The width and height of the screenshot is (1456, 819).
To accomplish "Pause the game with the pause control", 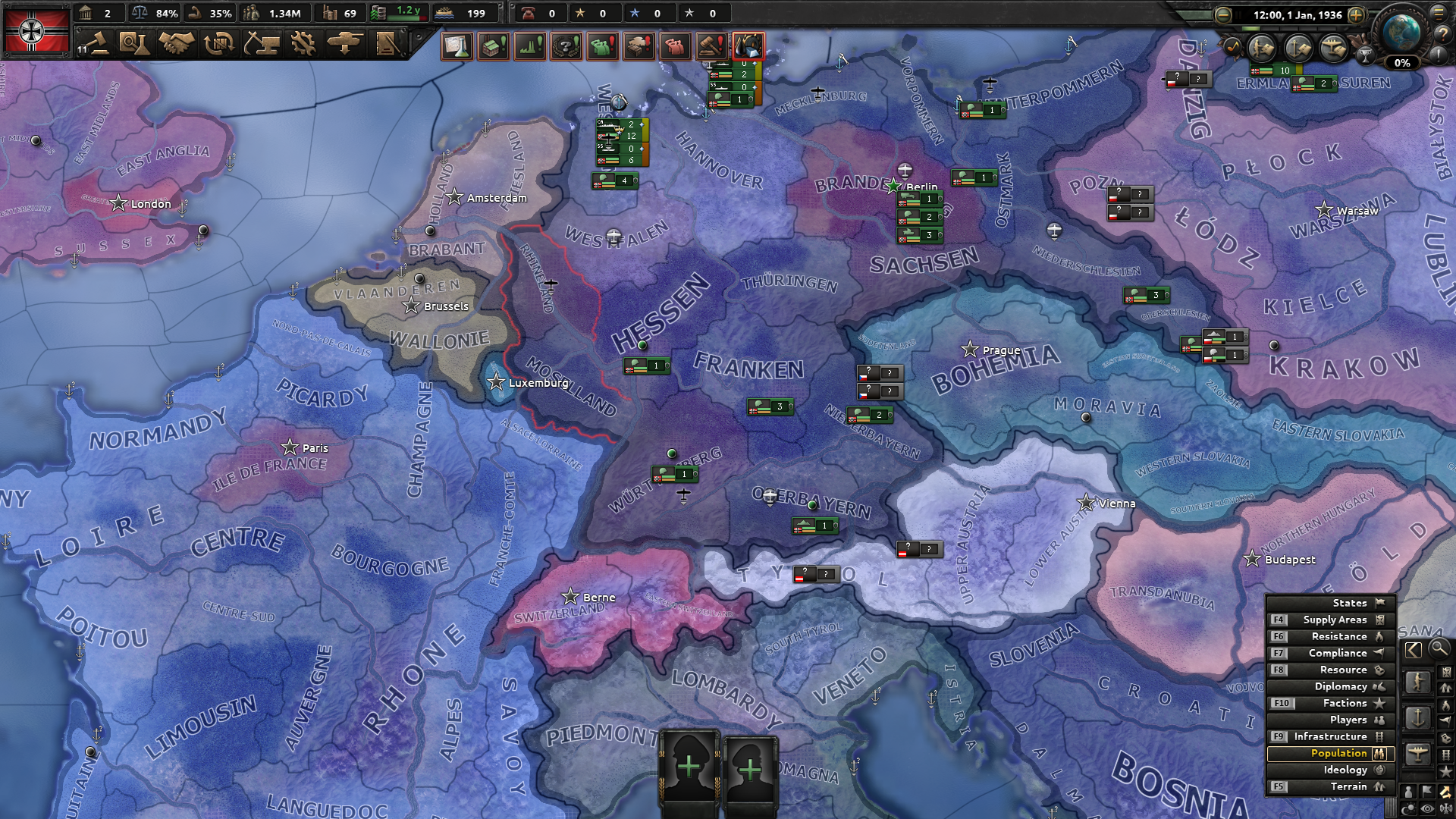I will click(1238, 14).
